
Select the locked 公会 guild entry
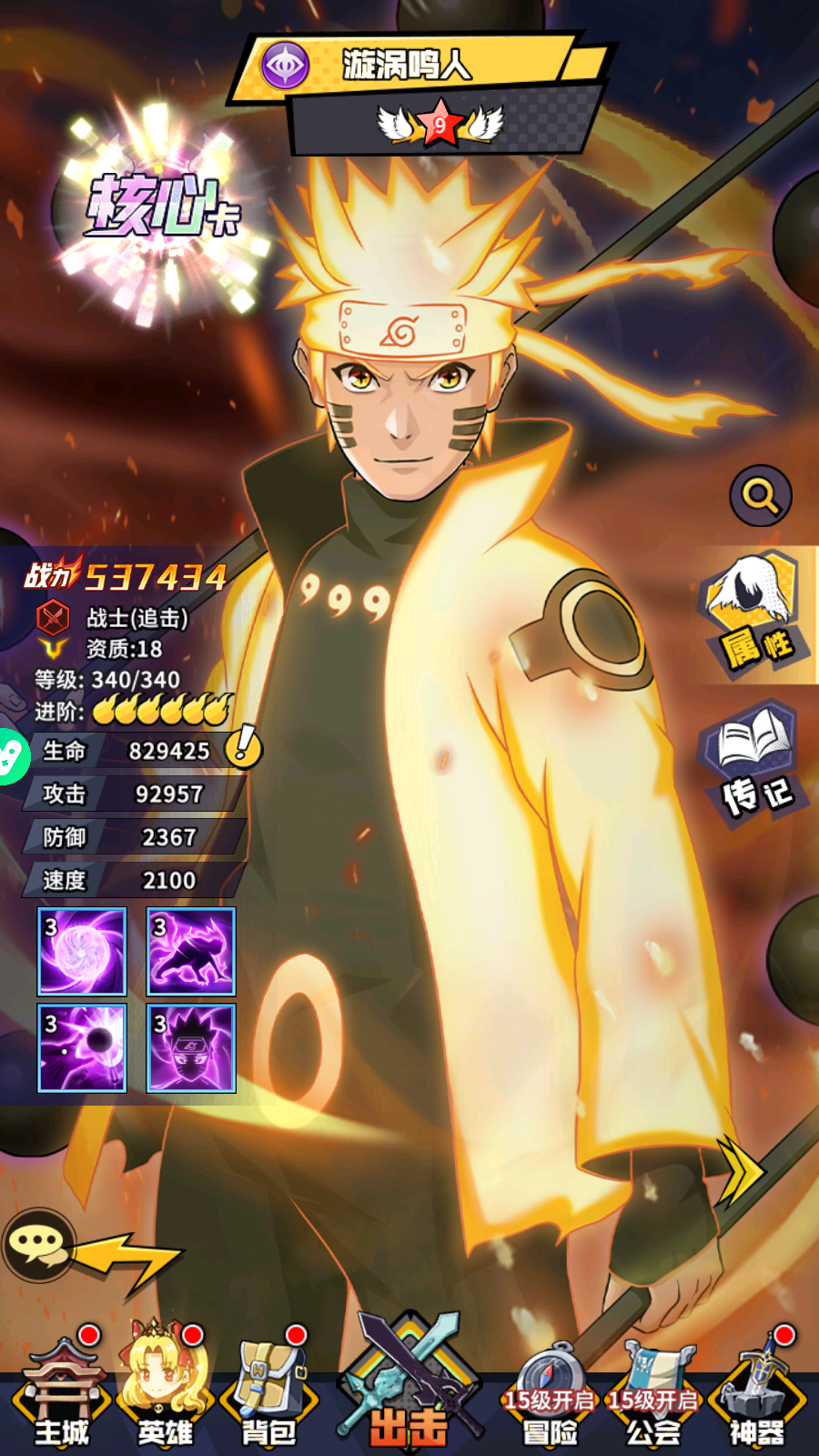653,1397
